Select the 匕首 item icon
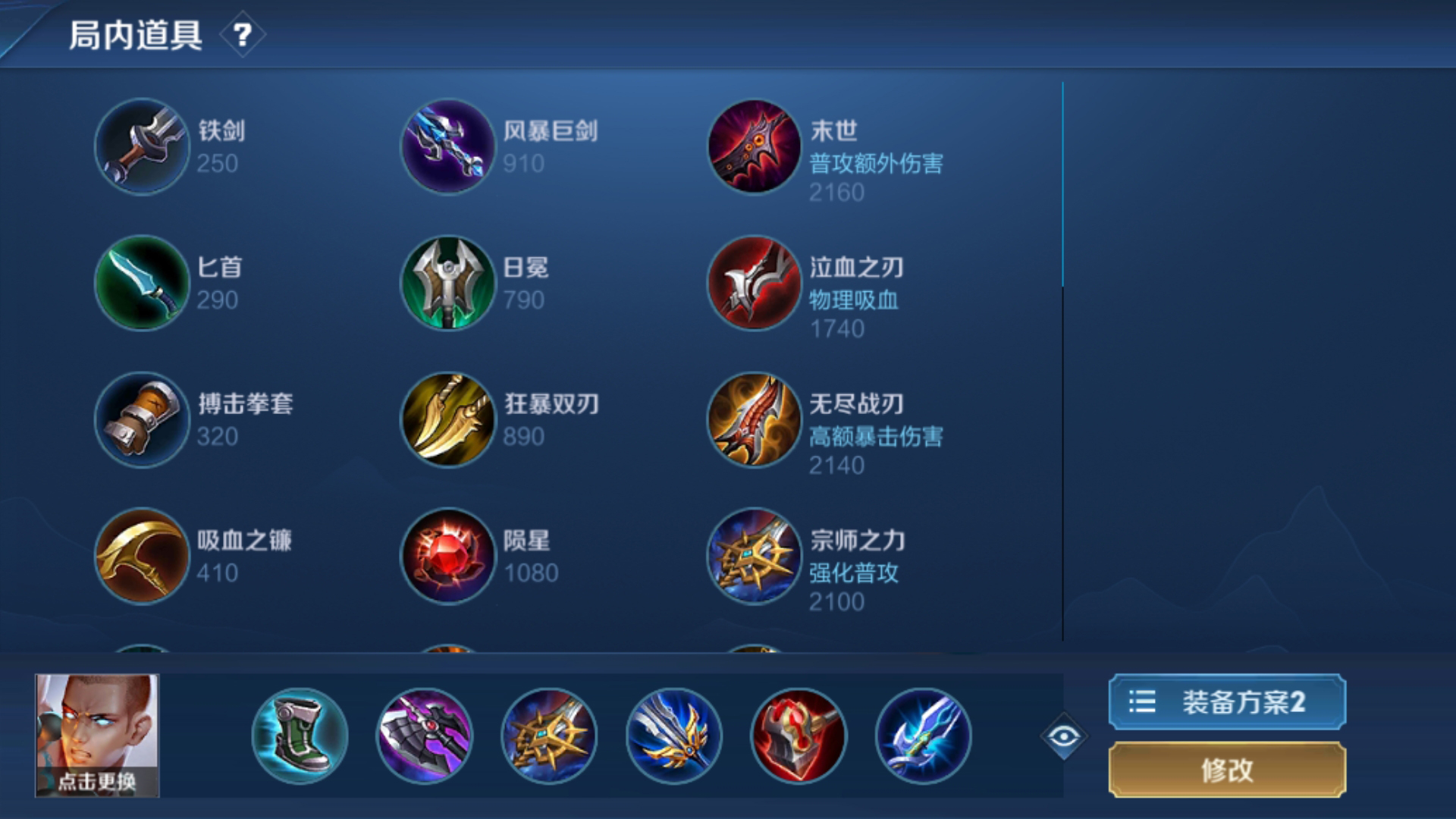 [141, 284]
